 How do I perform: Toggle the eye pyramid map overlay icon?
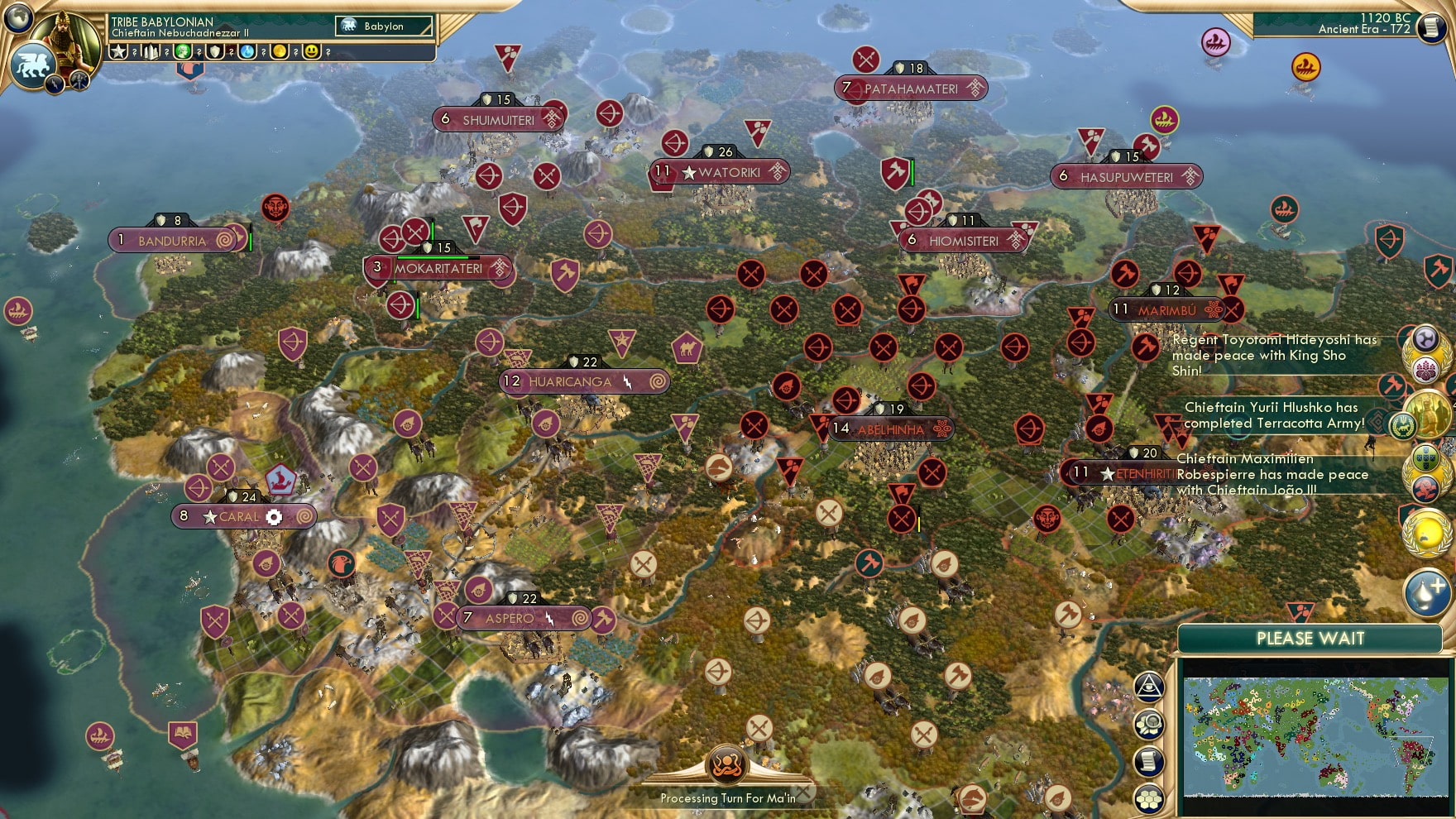click(x=1149, y=687)
